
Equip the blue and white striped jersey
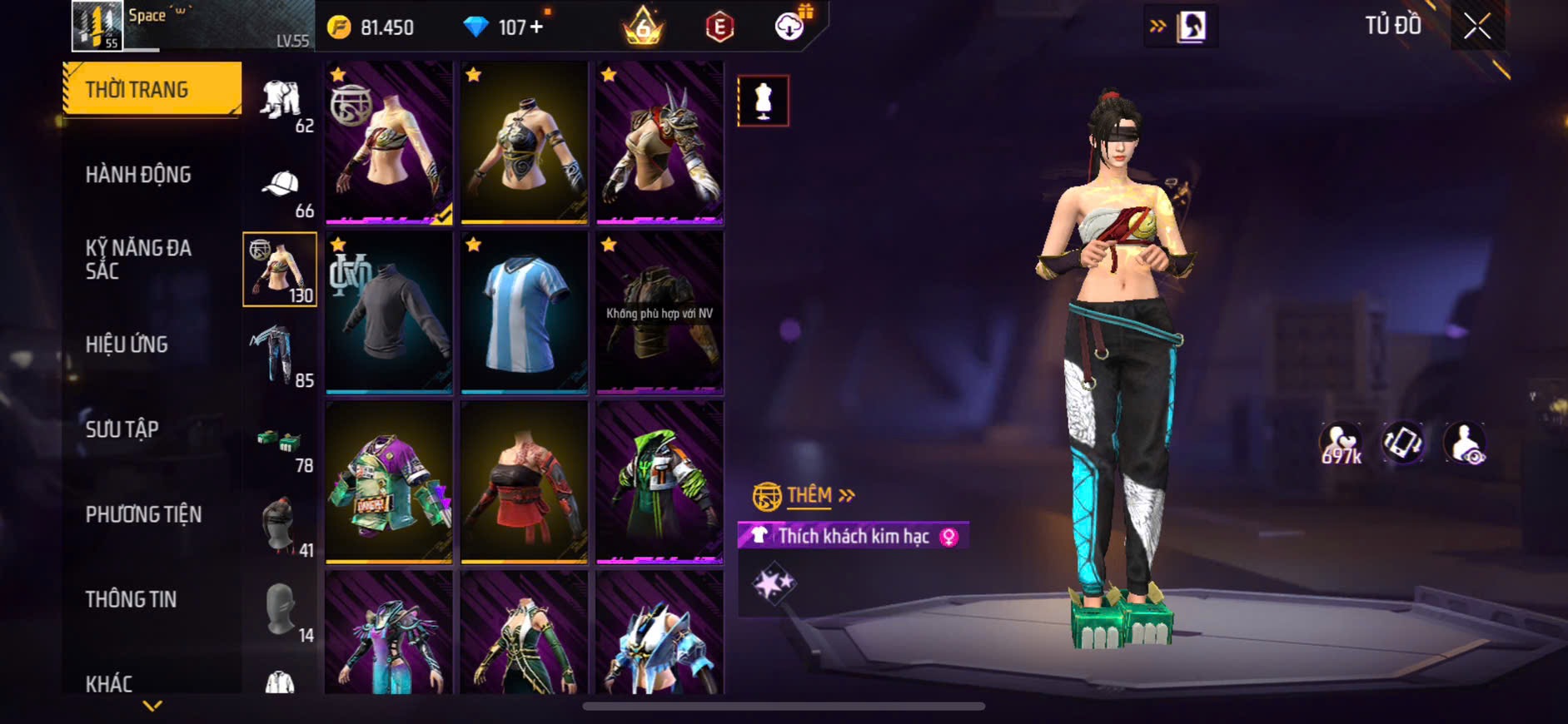[525, 312]
